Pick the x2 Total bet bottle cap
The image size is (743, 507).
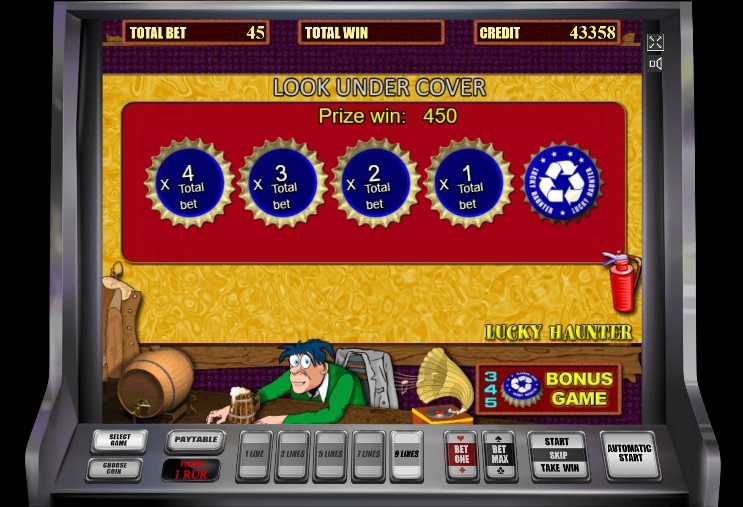click(x=375, y=184)
